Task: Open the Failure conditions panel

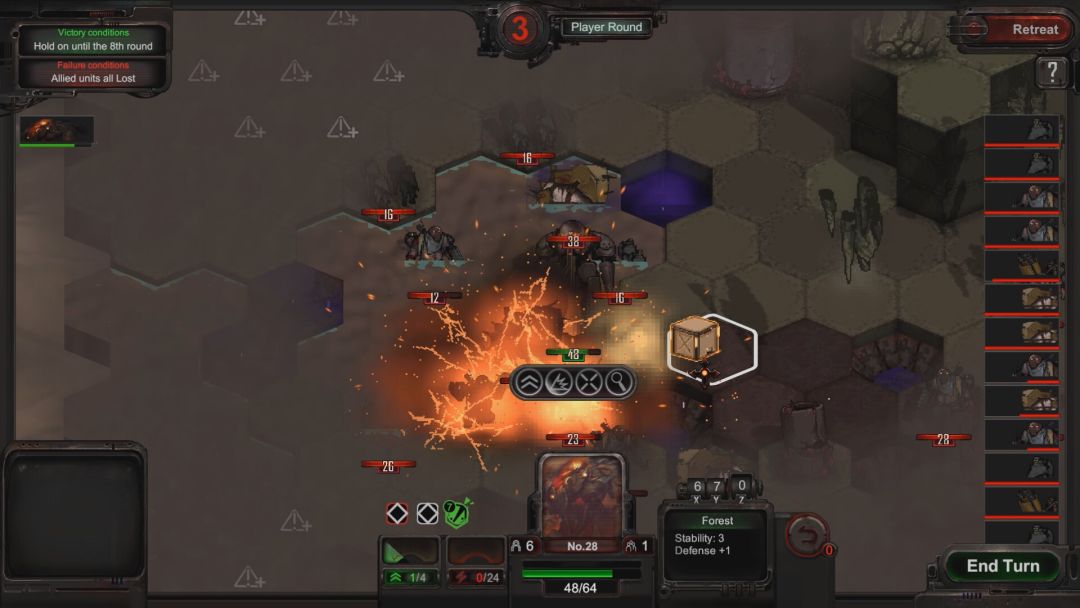Action: 93,72
